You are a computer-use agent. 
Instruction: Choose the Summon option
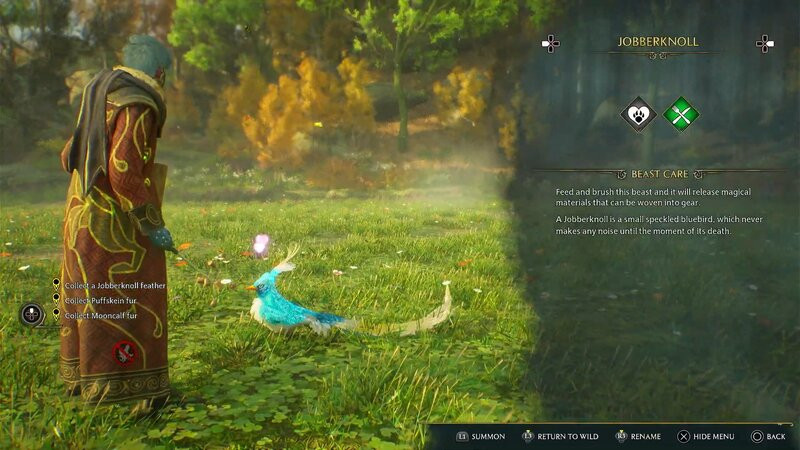click(481, 436)
